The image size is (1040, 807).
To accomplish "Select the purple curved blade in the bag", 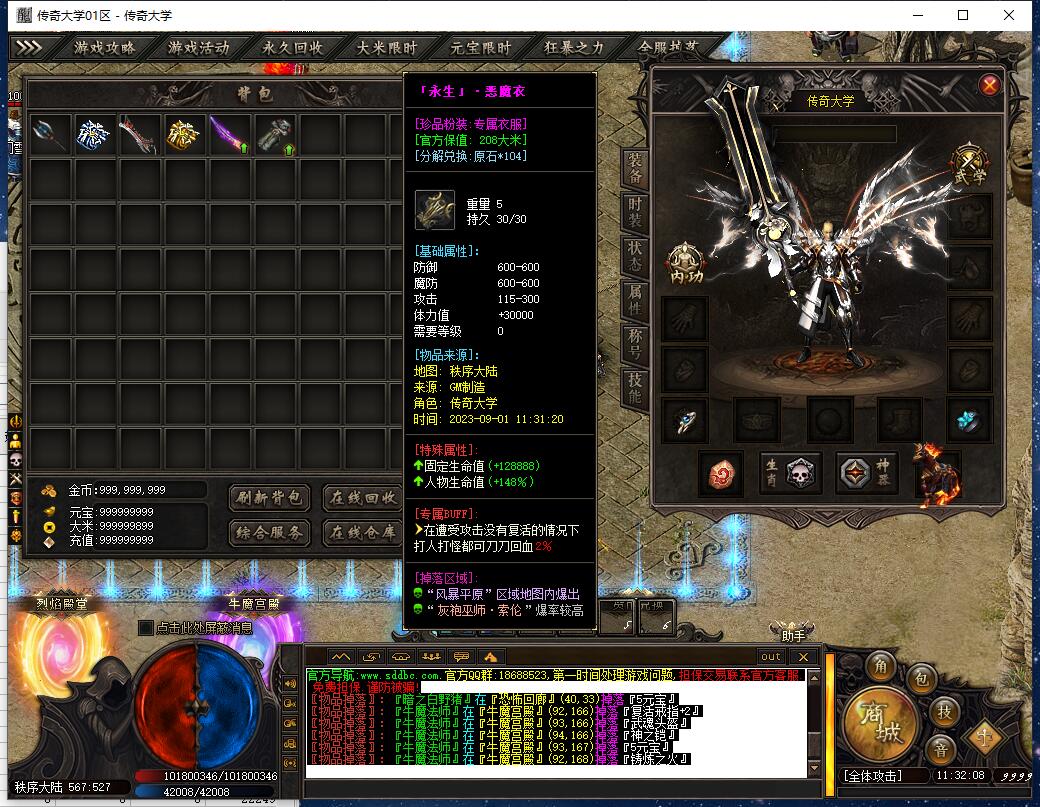I will tap(230, 134).
